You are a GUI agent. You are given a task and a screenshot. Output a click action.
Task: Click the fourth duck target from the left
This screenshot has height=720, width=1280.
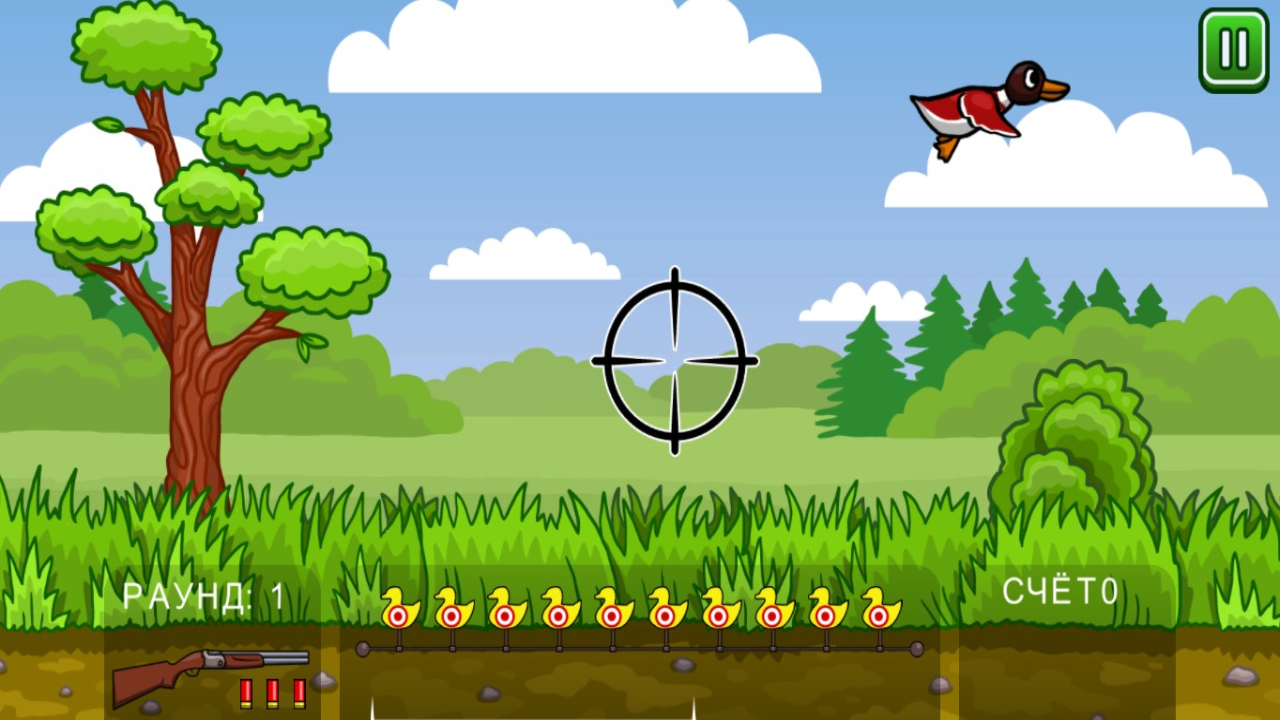(557, 613)
